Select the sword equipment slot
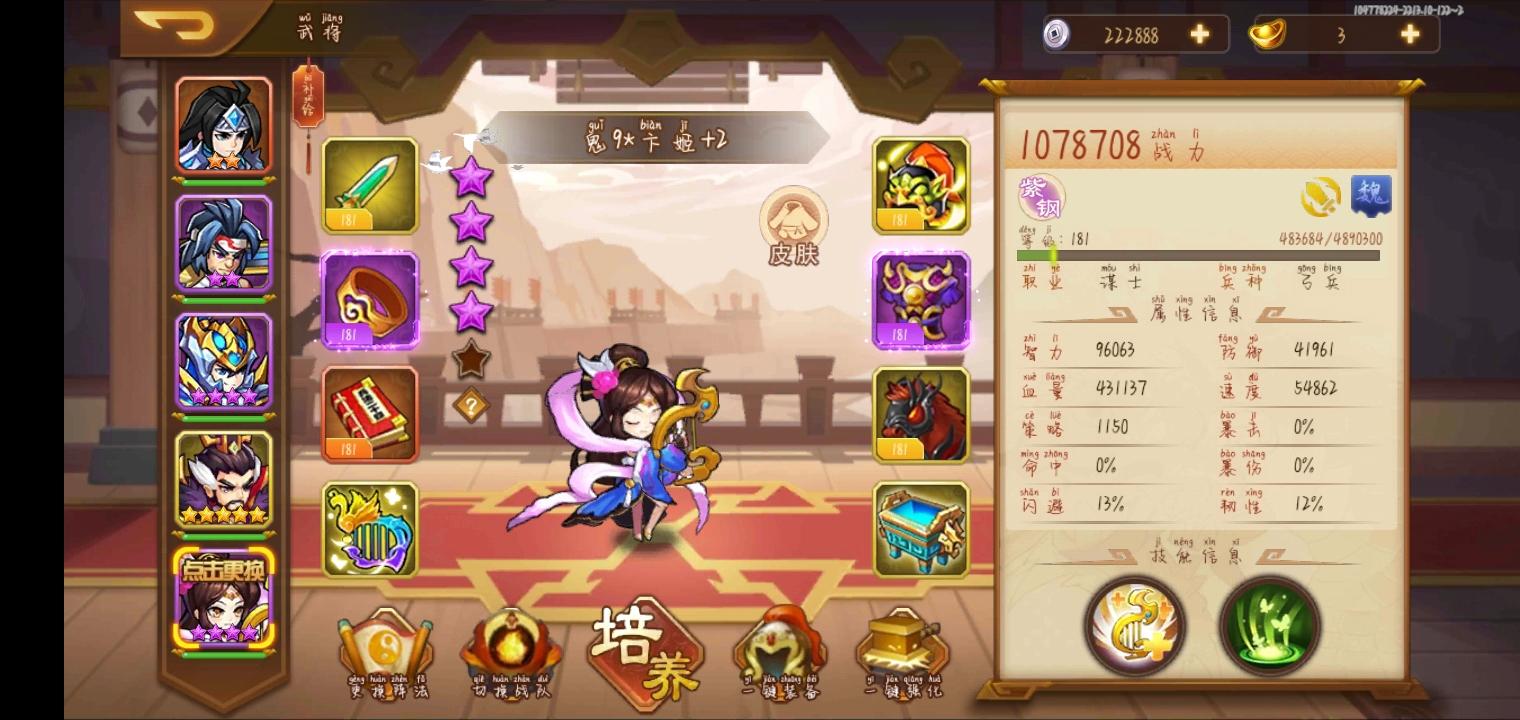Image resolution: width=1520 pixels, height=720 pixels. pos(370,188)
